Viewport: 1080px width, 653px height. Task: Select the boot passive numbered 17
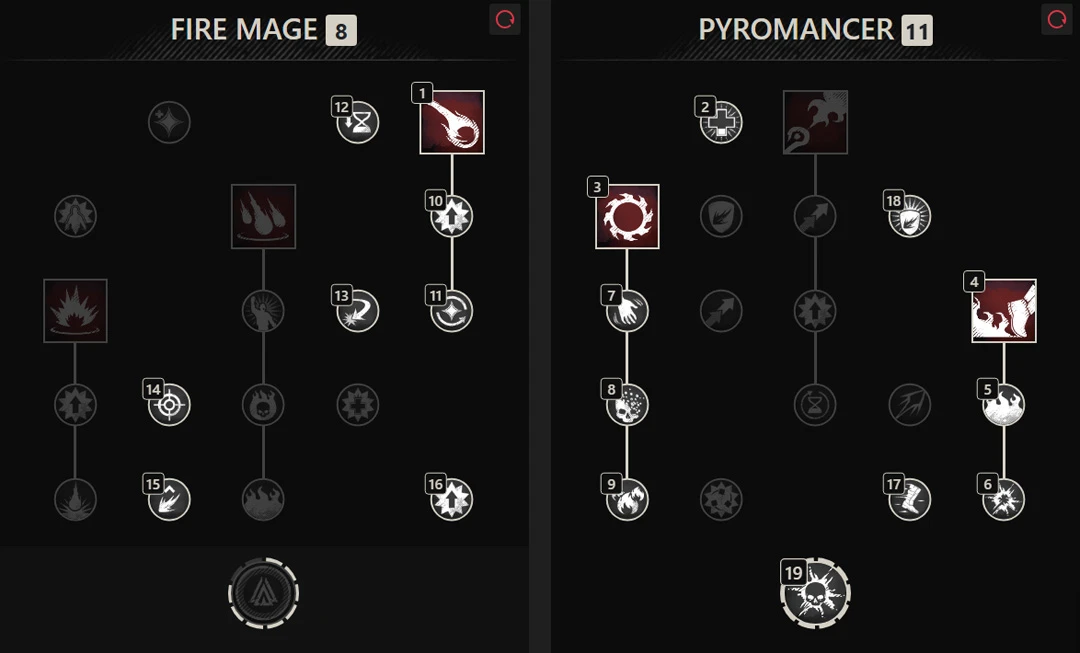point(909,499)
